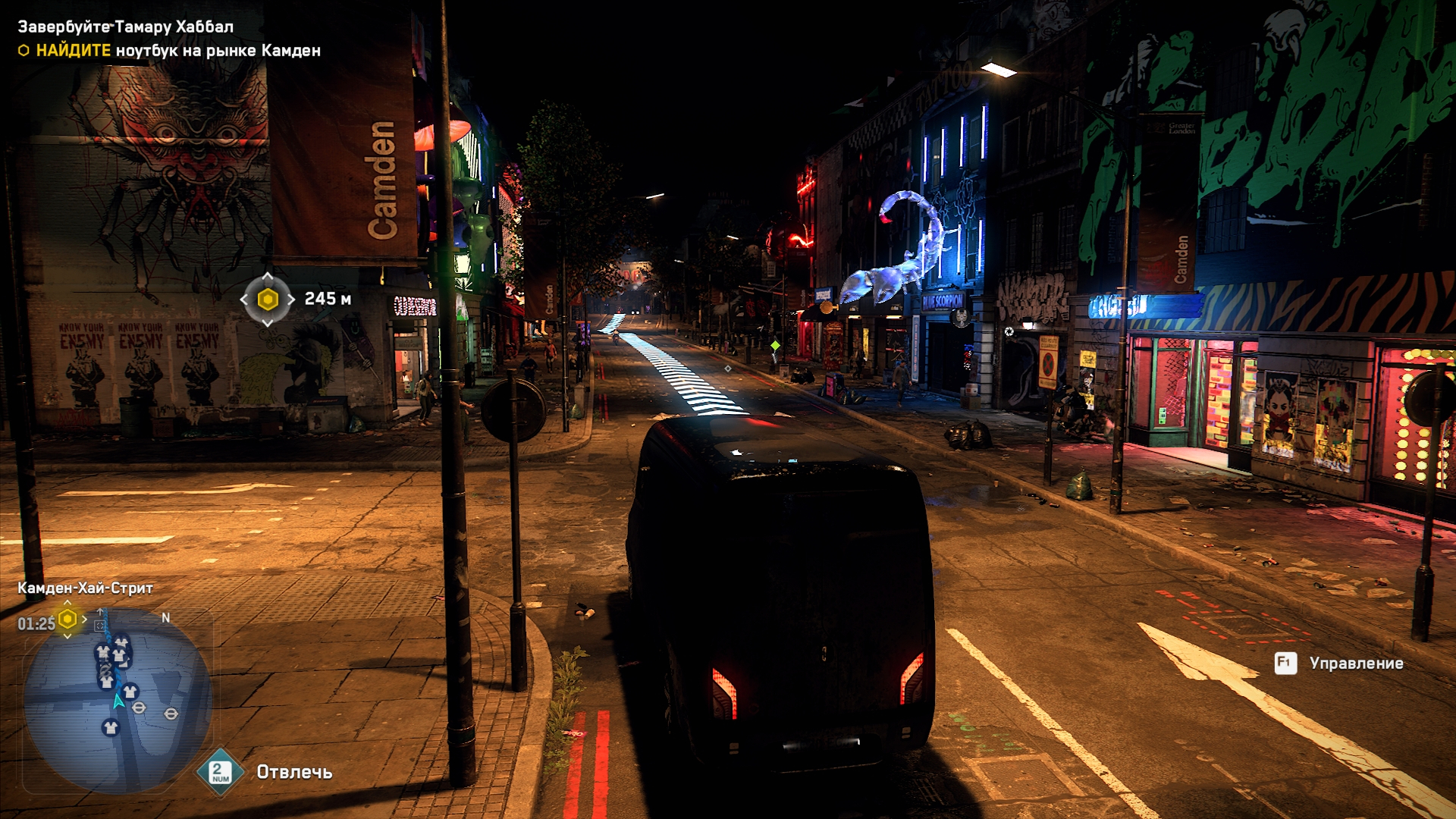This screenshot has height=819, width=1456.
Task: Click the cyan player arrow on the minimap
Action: 118,701
